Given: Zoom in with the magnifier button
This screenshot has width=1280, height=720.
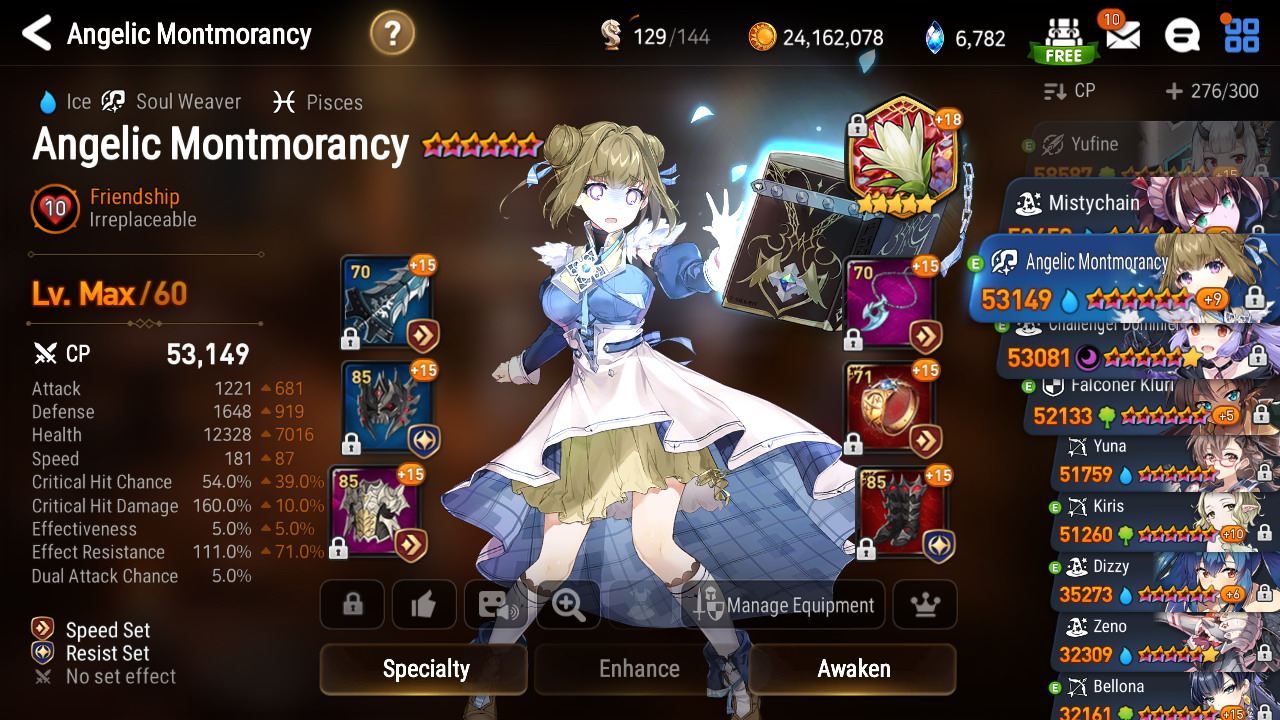Looking at the screenshot, I should (x=568, y=605).
